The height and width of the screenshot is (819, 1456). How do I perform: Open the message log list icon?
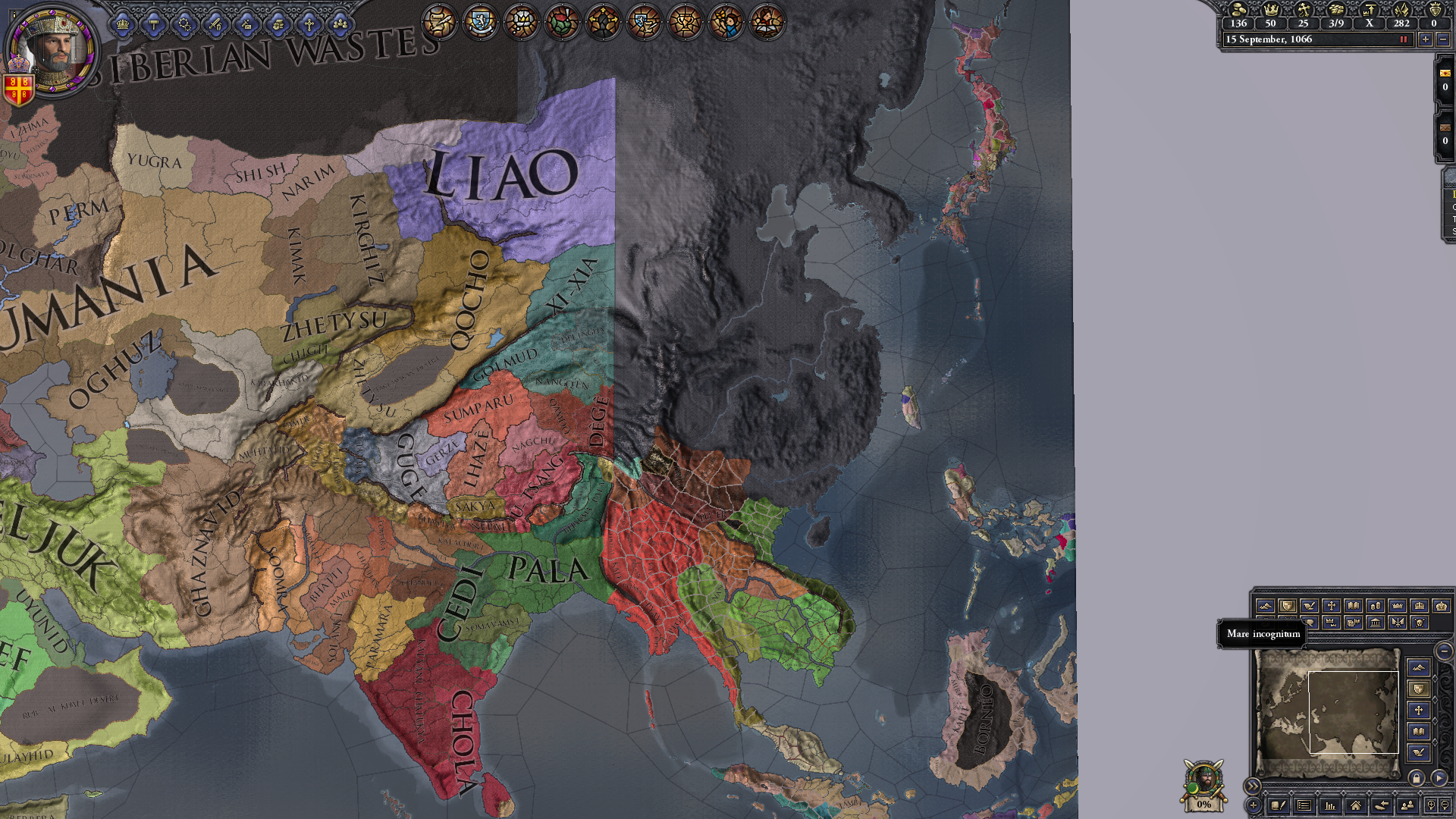coord(1304,805)
